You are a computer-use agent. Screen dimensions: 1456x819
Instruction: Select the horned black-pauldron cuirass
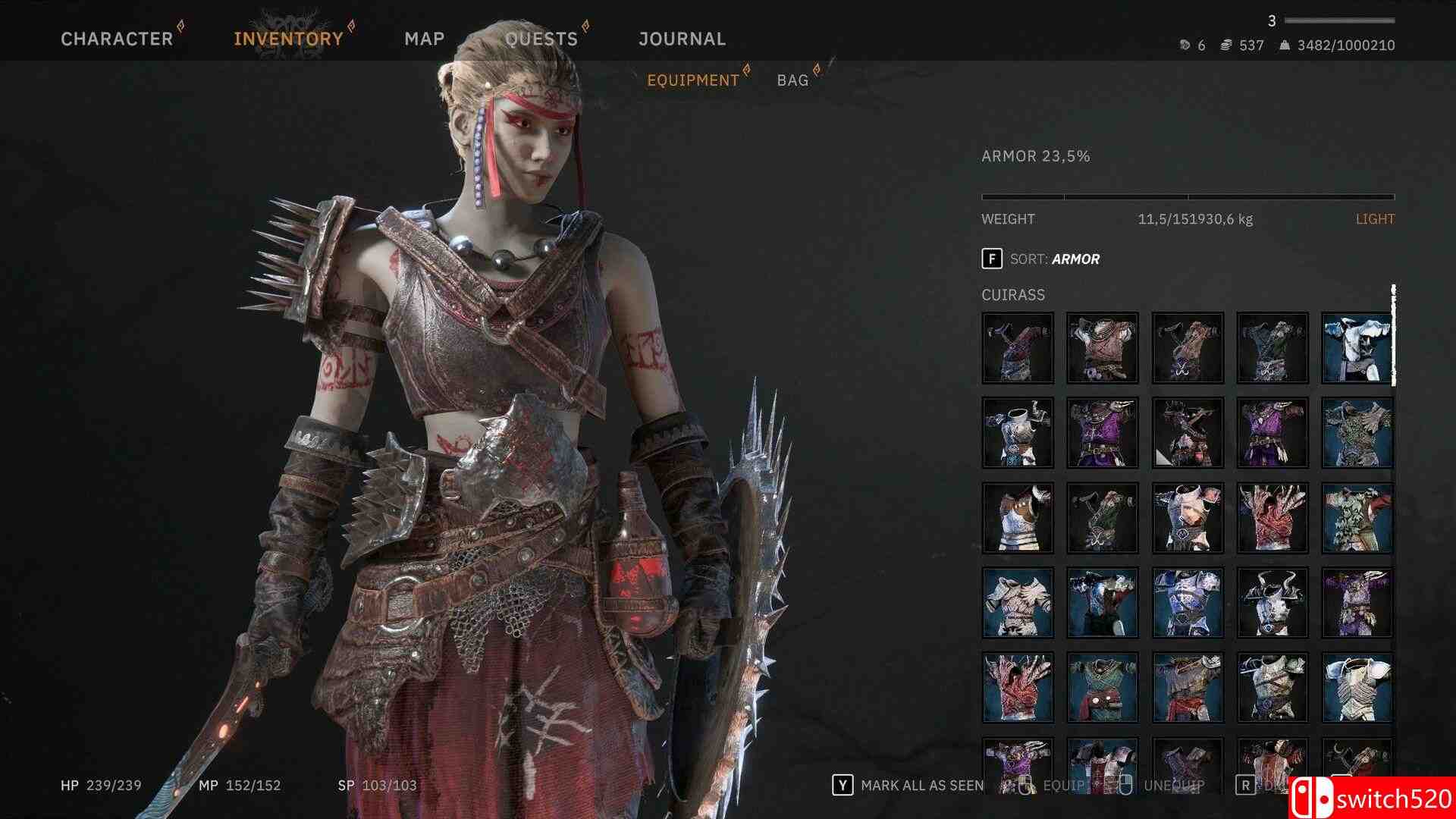tap(1272, 602)
